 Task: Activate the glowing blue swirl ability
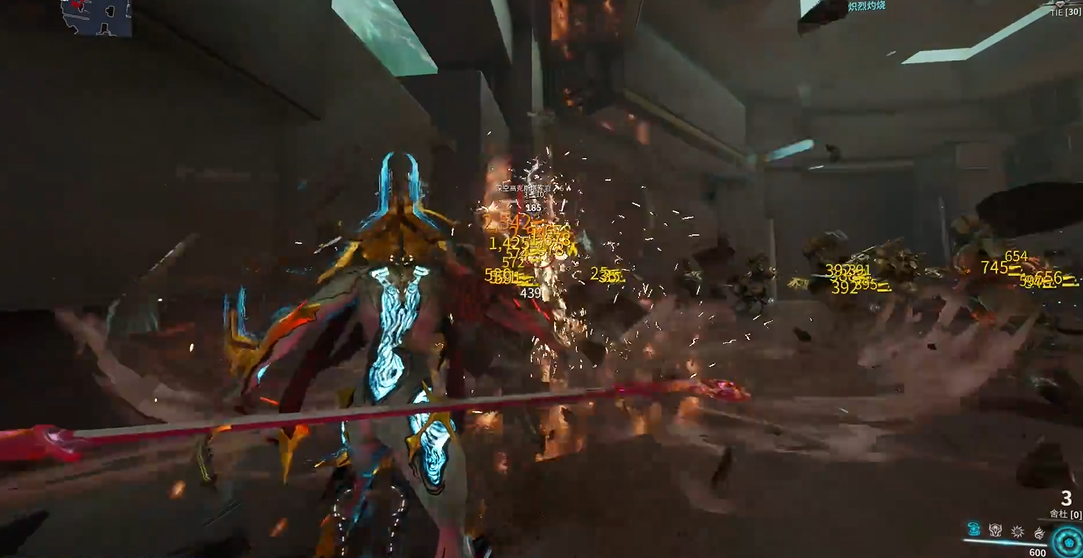pos(973,530)
